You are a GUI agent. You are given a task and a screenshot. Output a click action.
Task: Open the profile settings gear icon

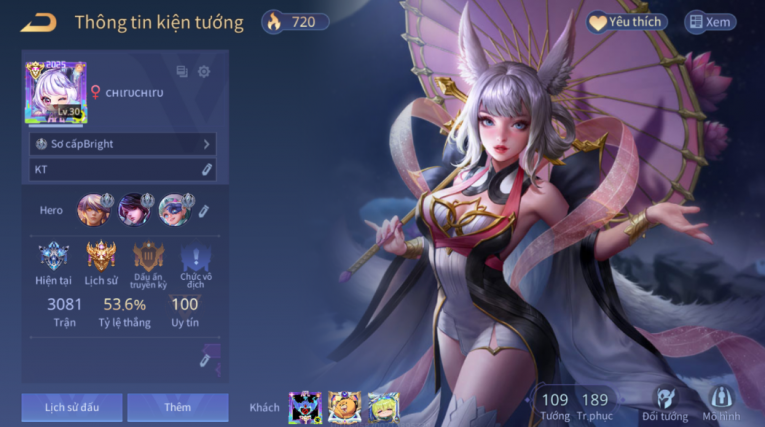204,72
